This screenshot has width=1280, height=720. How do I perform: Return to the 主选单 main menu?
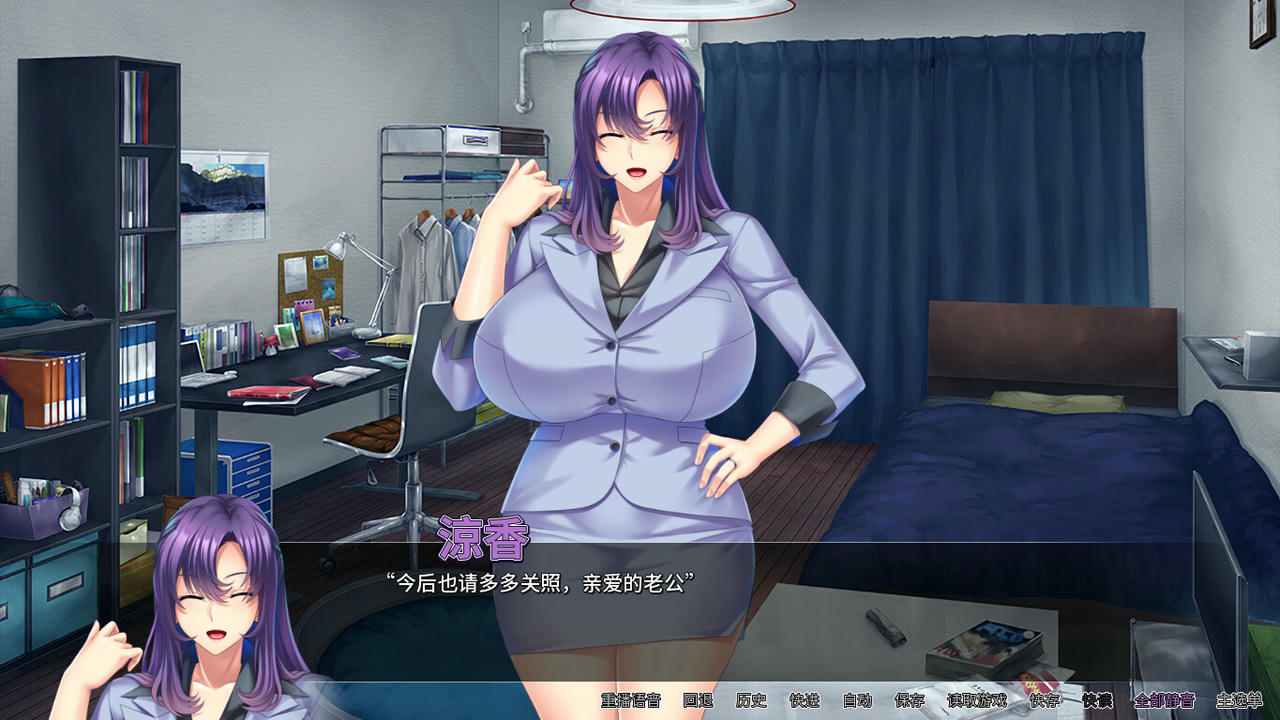(1239, 702)
